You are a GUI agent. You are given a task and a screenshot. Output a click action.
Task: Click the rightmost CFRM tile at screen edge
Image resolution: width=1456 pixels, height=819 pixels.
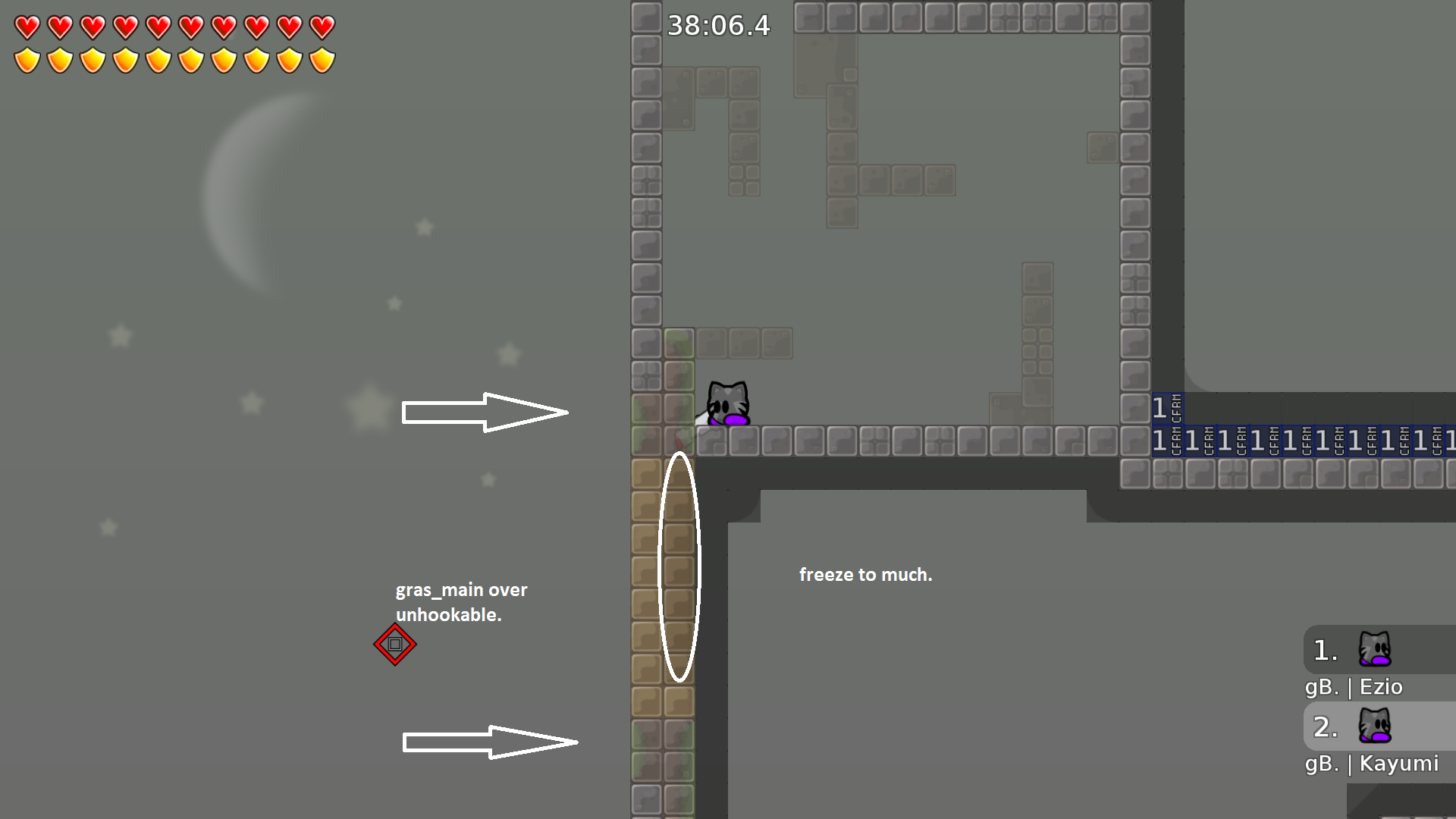click(x=1448, y=440)
